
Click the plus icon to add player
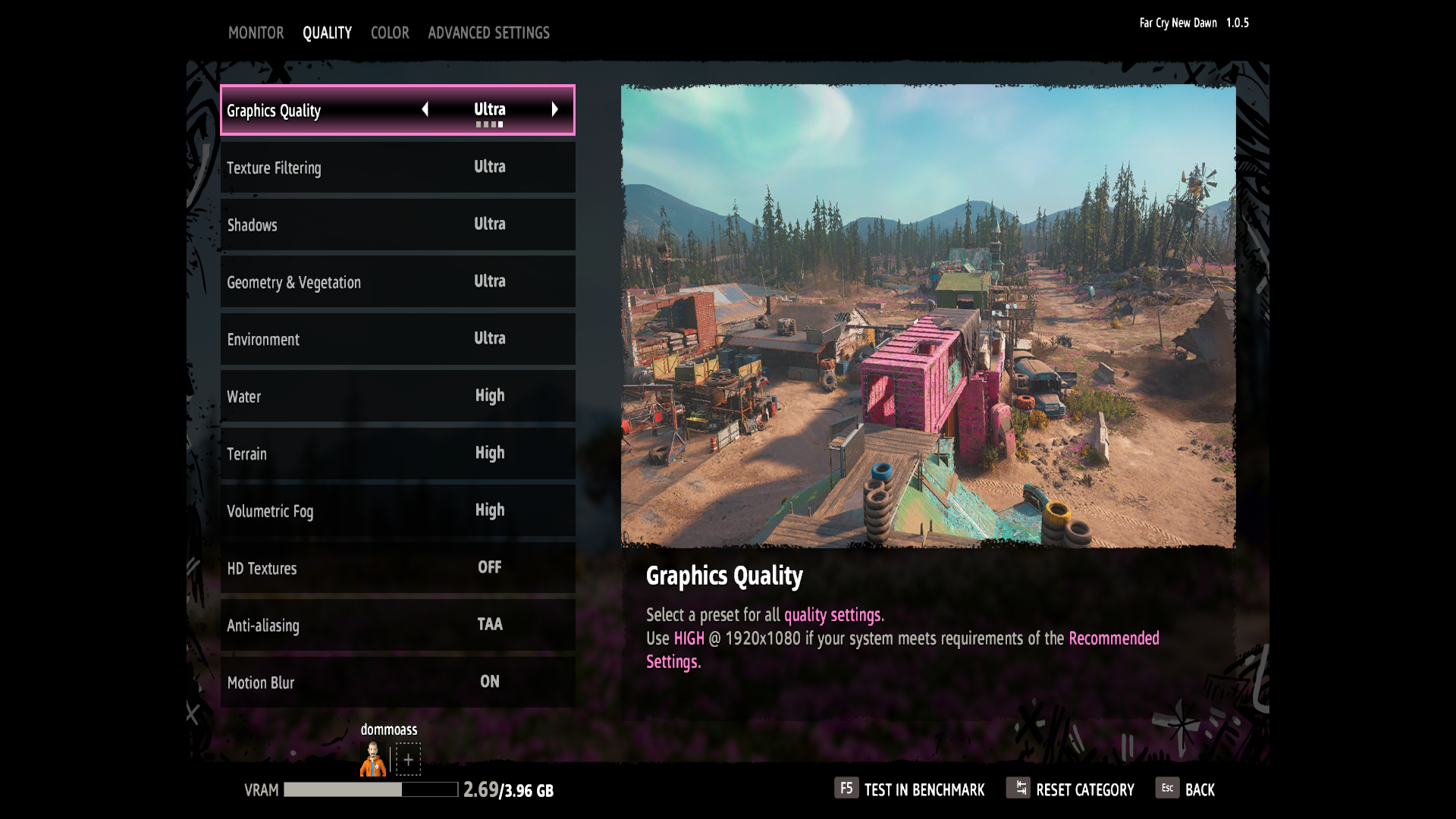pos(408,759)
